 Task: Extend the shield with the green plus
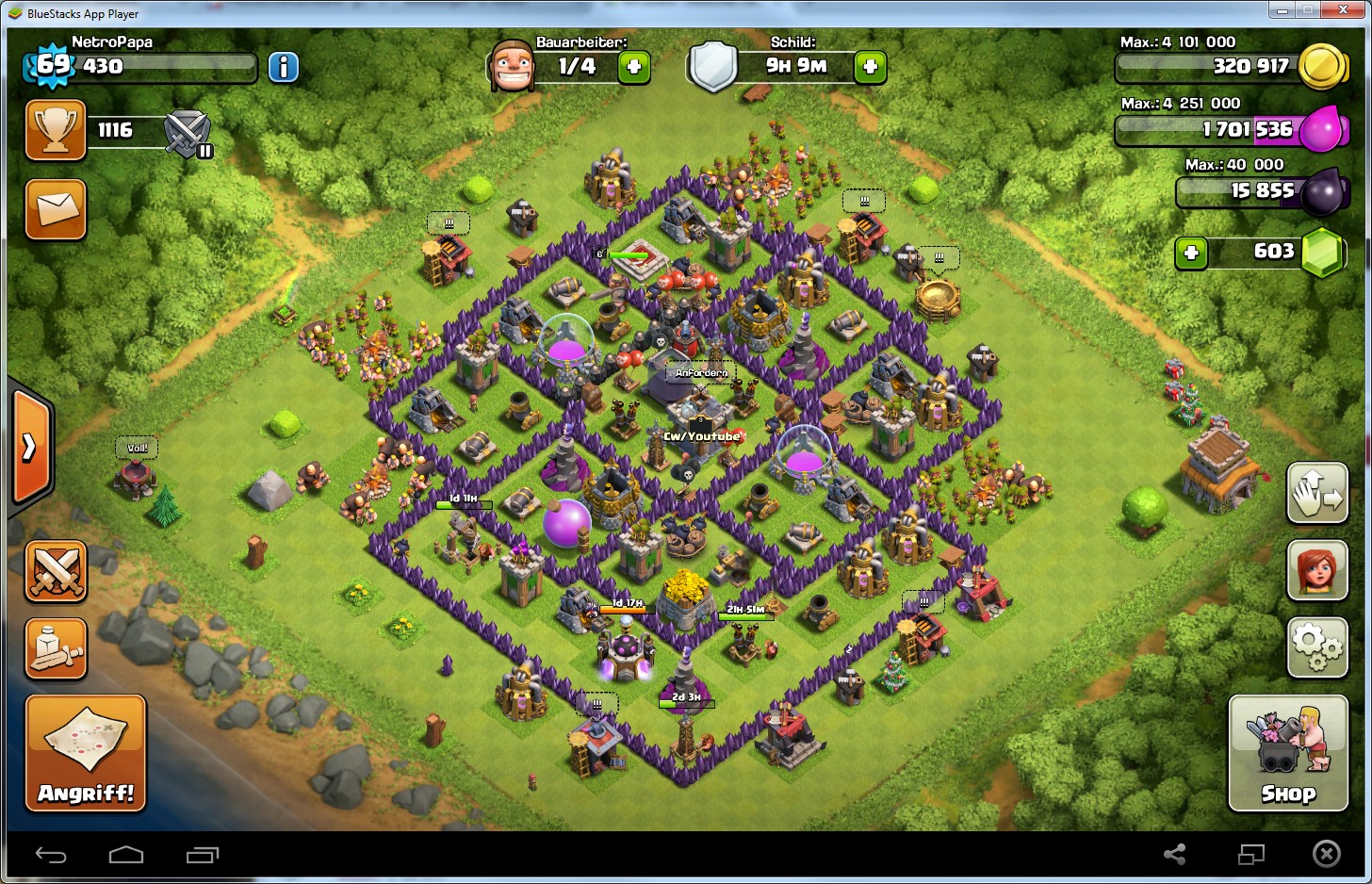870,67
